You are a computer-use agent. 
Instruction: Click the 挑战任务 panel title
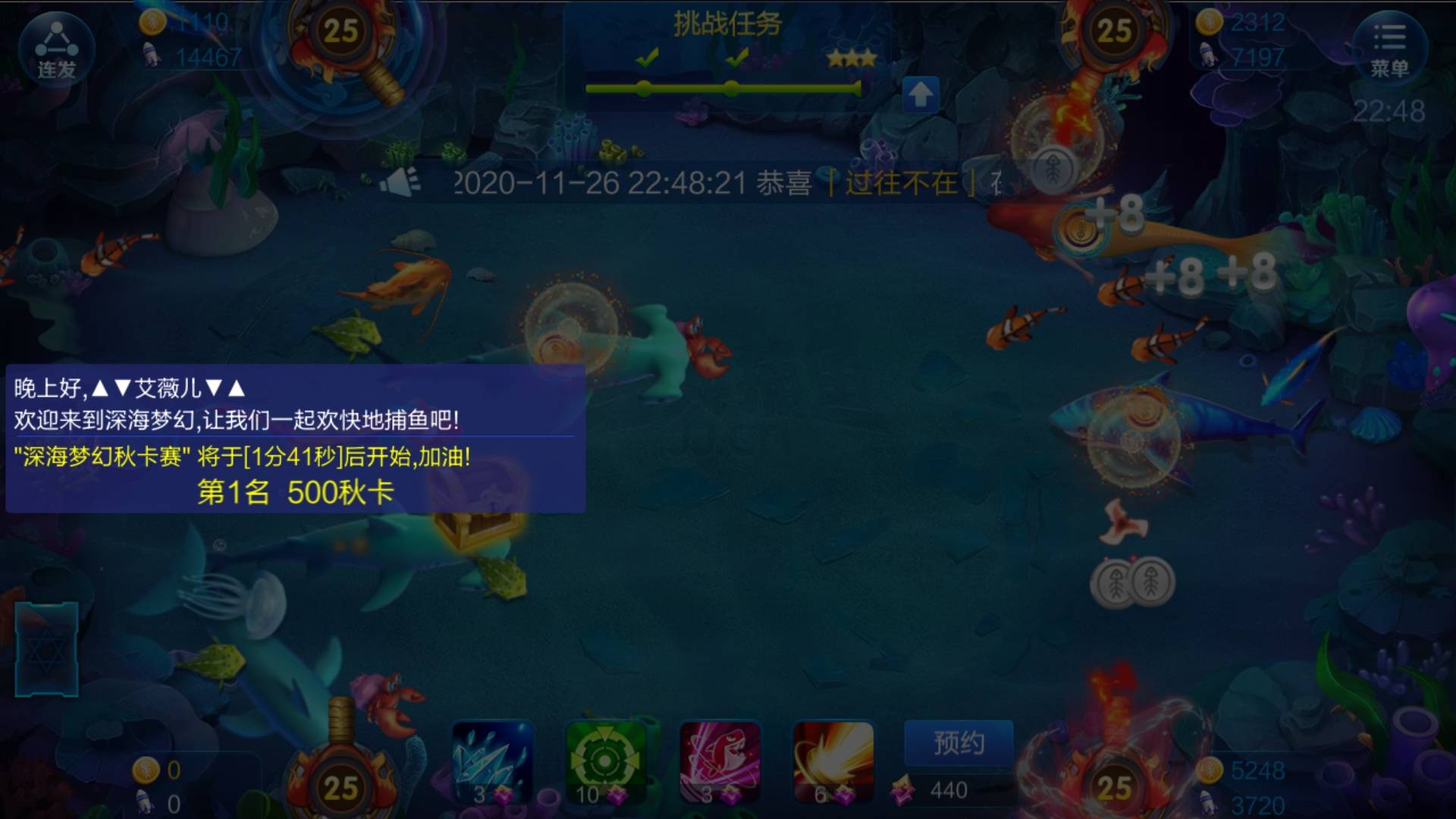(726, 20)
